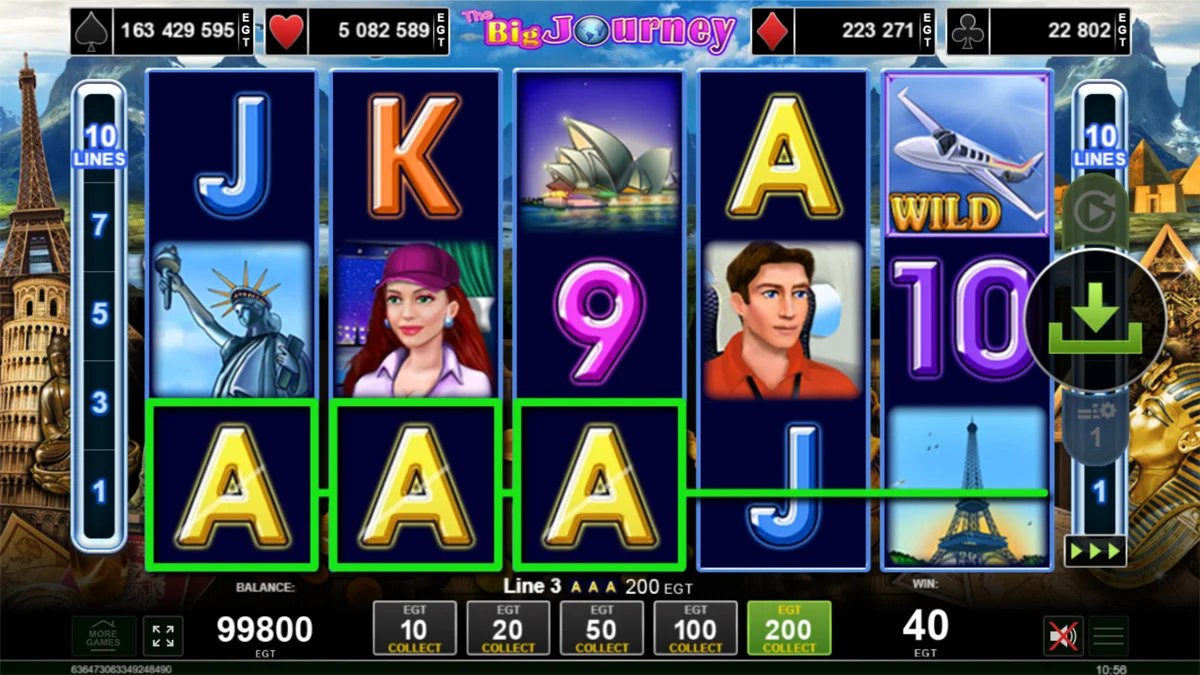
Task: Unmute sound via the crossed-out speaker icon
Action: pyautogui.click(x=1061, y=636)
